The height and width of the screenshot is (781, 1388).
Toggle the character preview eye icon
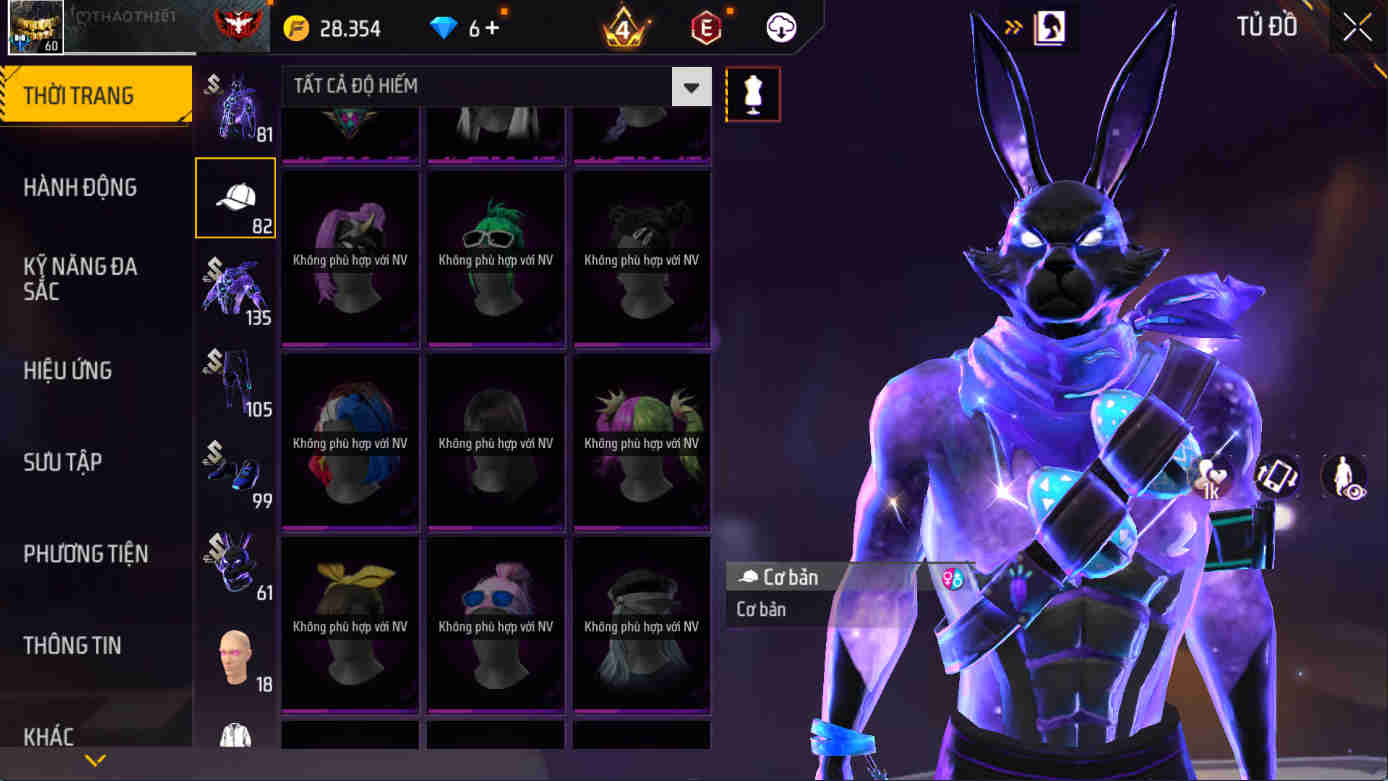coord(1344,477)
